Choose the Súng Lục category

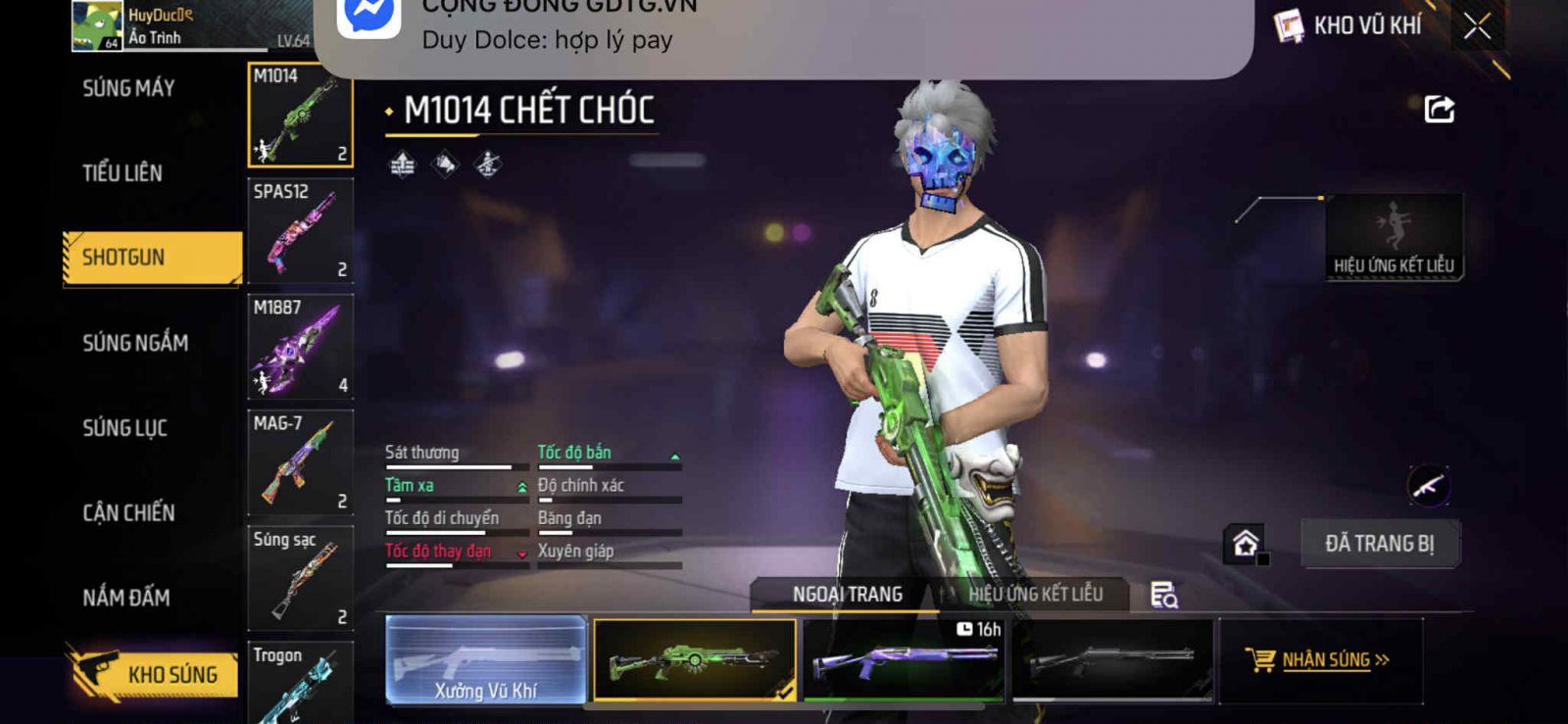pos(124,428)
